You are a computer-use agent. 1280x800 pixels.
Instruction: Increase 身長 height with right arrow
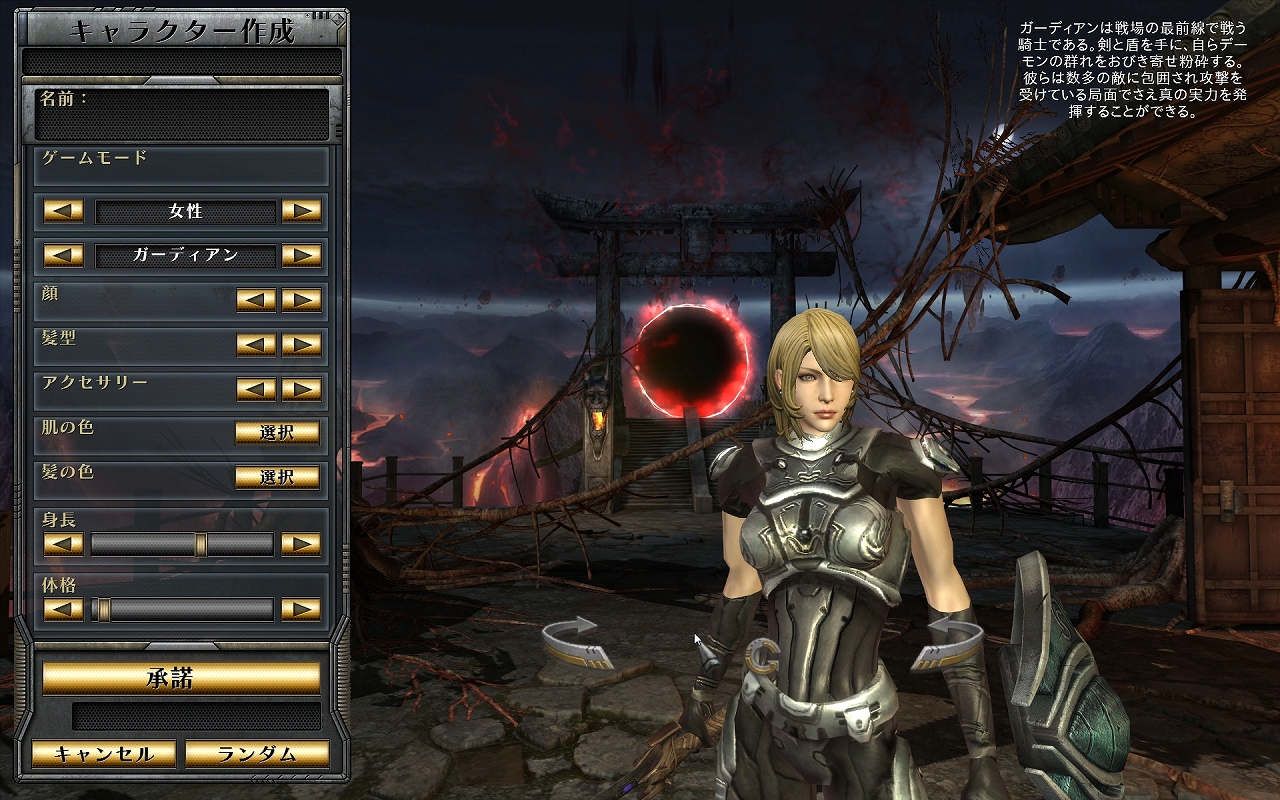point(301,544)
